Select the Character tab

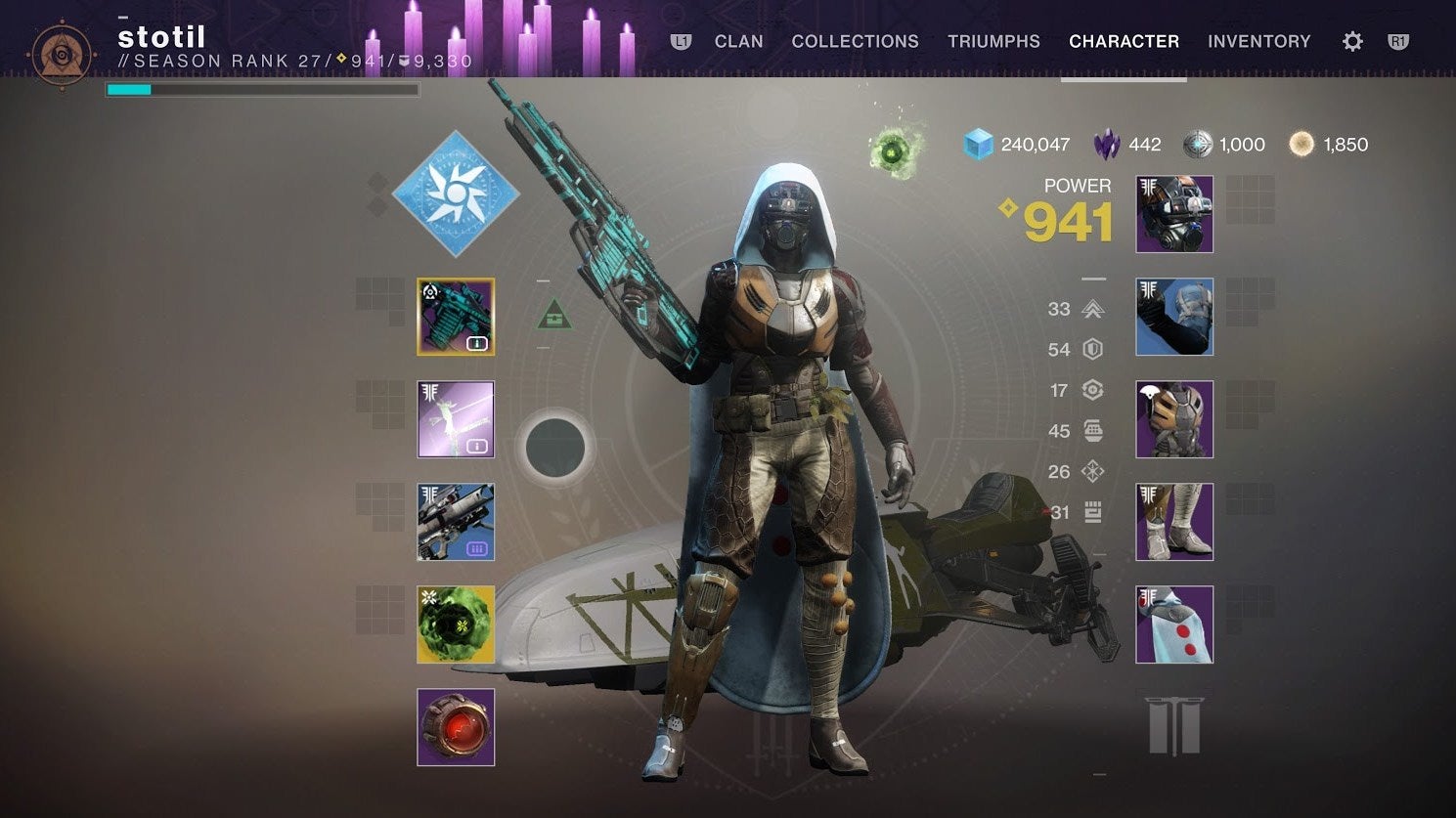[1124, 41]
